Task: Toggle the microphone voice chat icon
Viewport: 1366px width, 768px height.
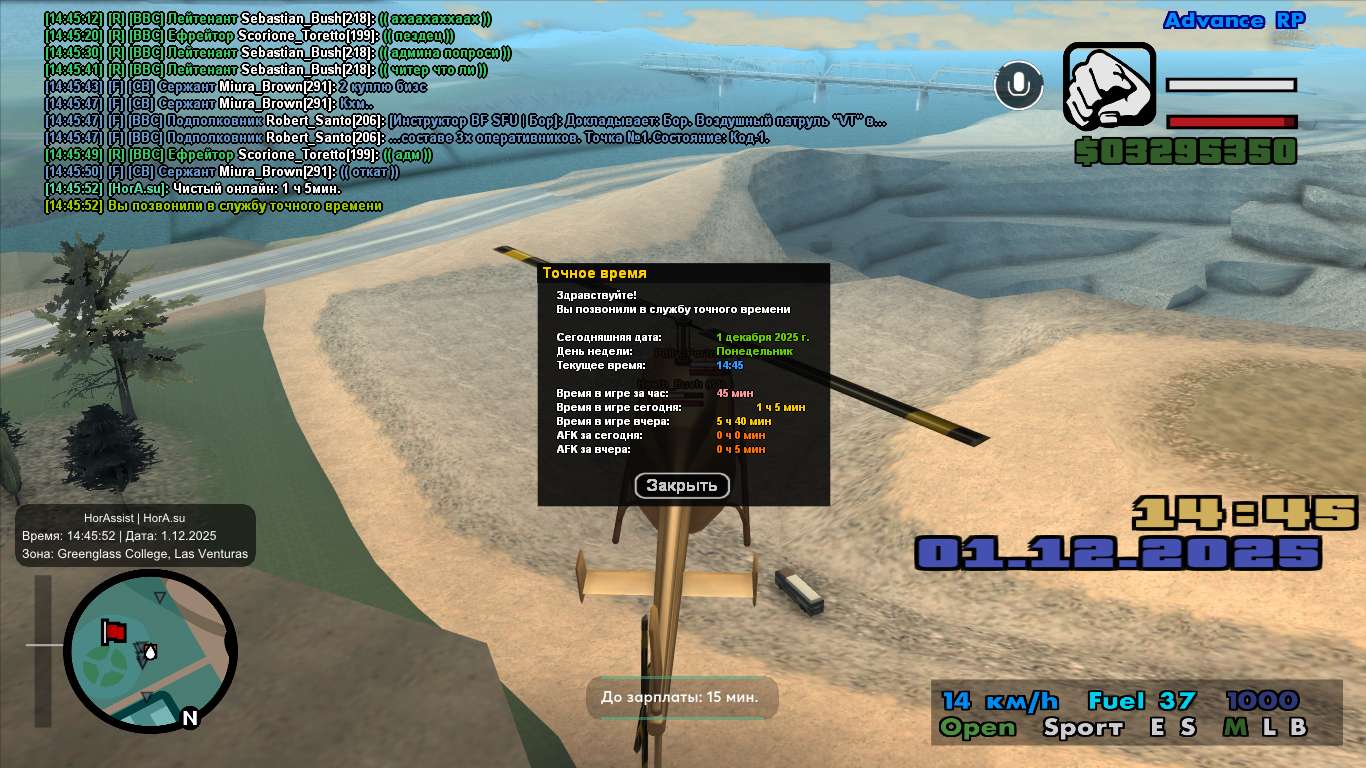Action: click(1018, 85)
